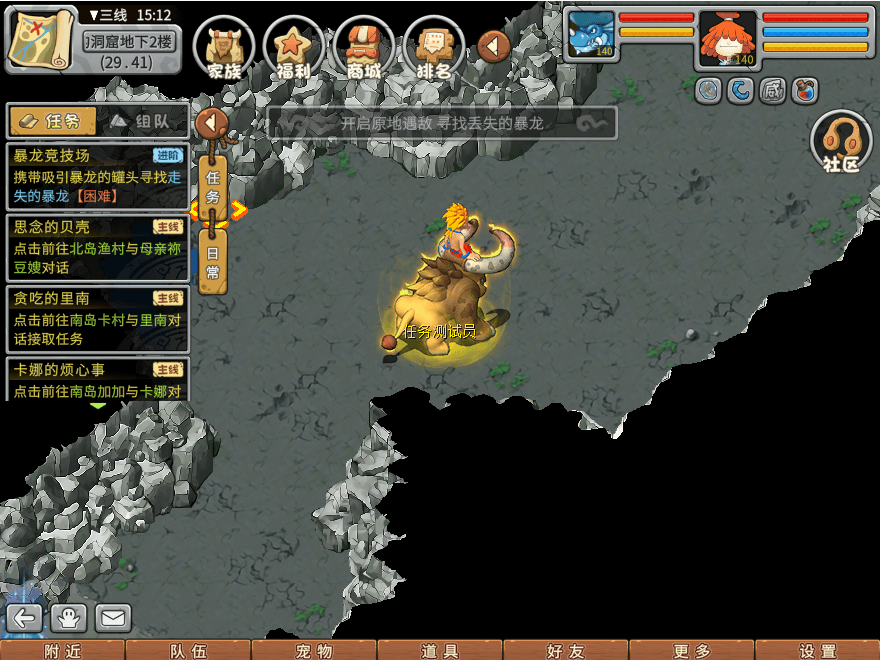Select the 暴龙竞技场 quest entry
880x660 pixels.
point(97,176)
